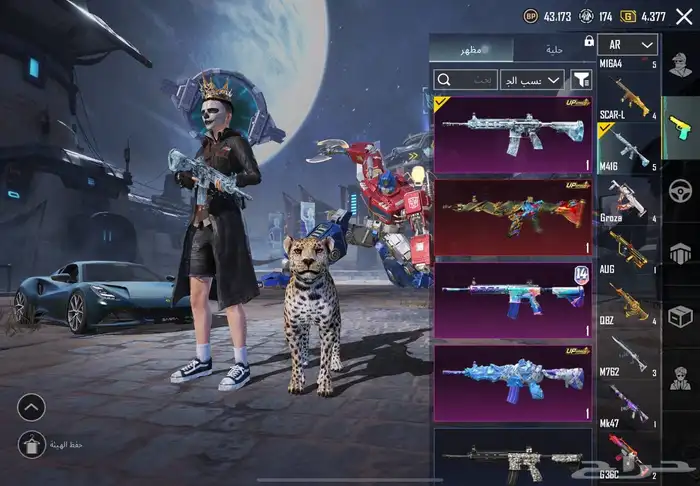Open the skin filter funnel button

click(580, 78)
